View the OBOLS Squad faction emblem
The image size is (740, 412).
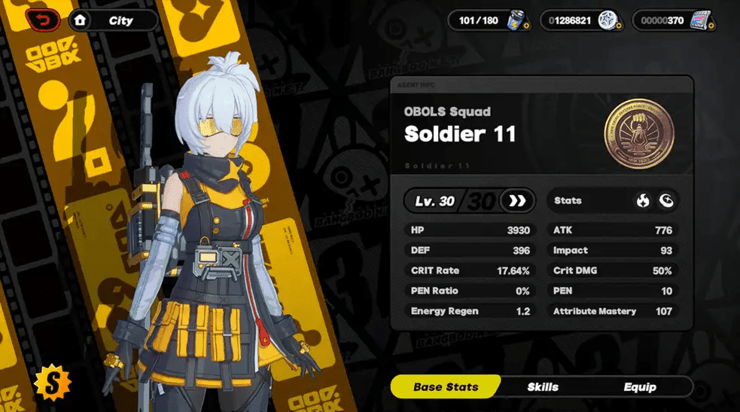click(x=639, y=134)
